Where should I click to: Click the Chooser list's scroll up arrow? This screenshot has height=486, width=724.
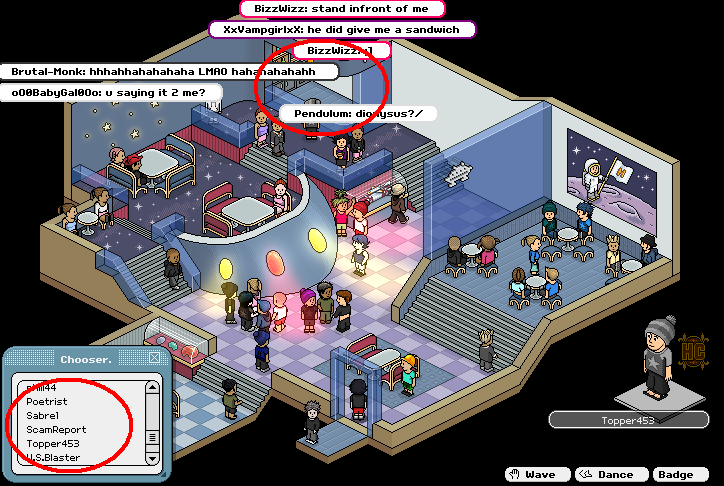152,387
